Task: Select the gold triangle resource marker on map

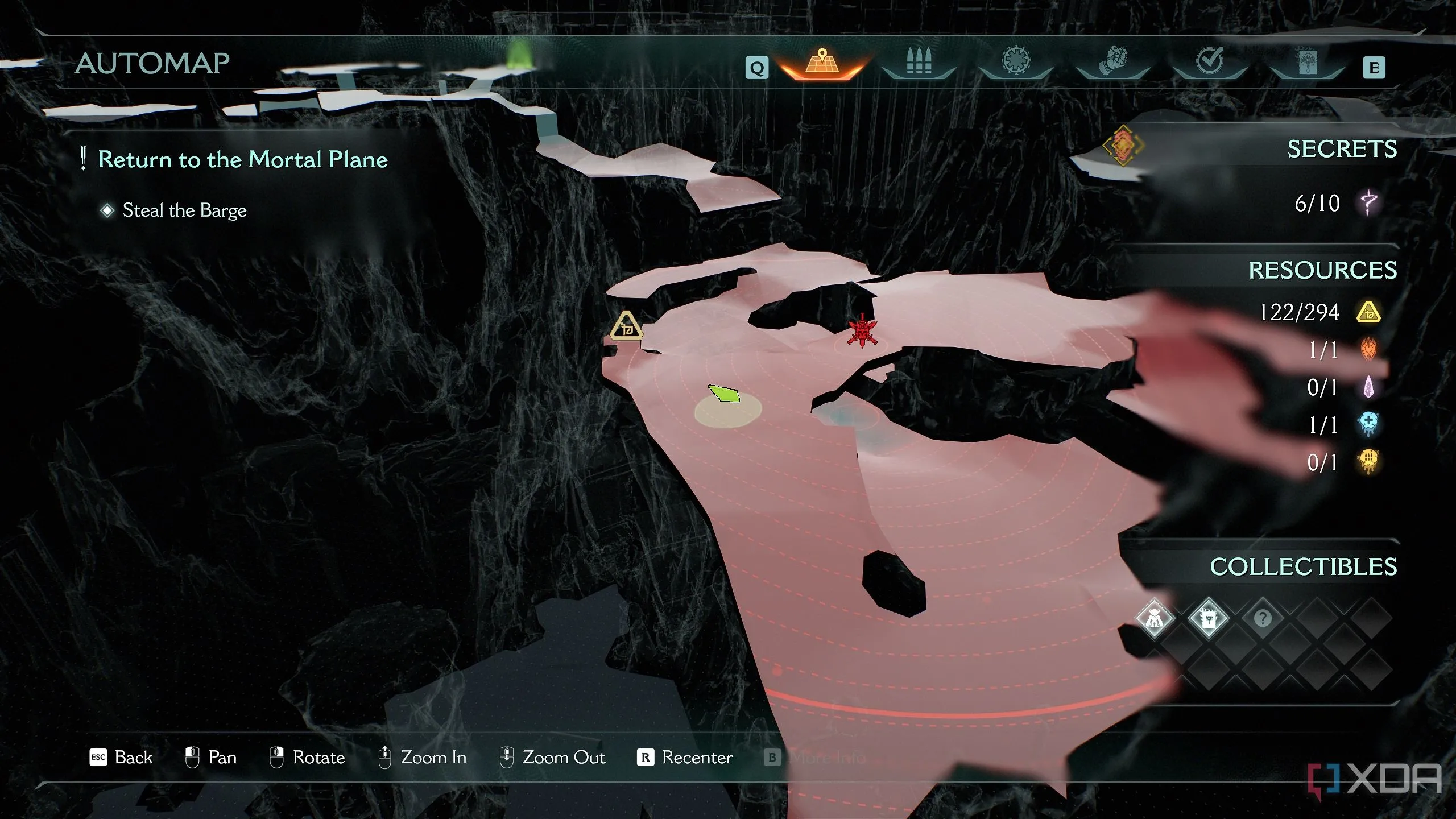Action: click(x=626, y=327)
